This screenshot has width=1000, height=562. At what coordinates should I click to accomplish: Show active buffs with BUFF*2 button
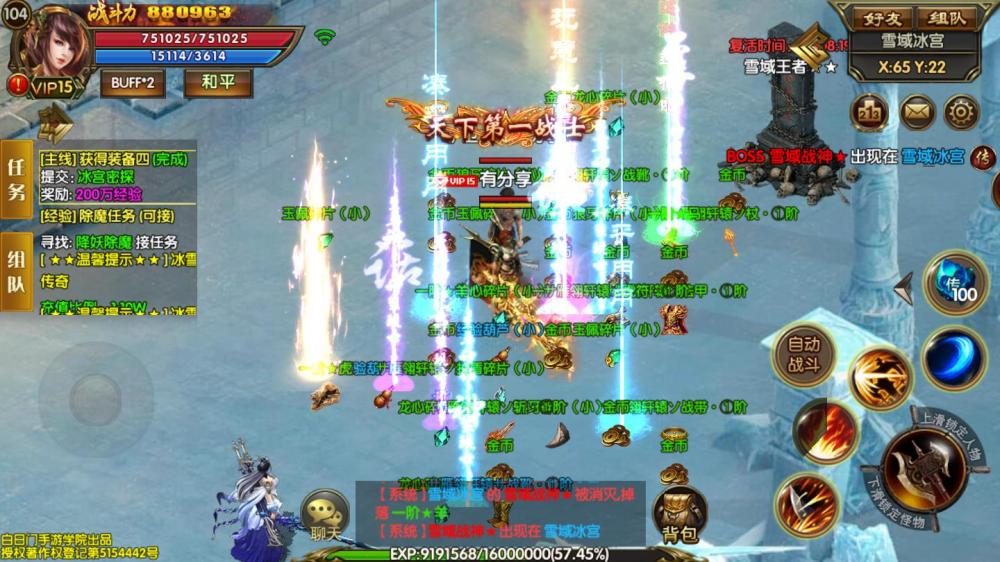coord(133,82)
